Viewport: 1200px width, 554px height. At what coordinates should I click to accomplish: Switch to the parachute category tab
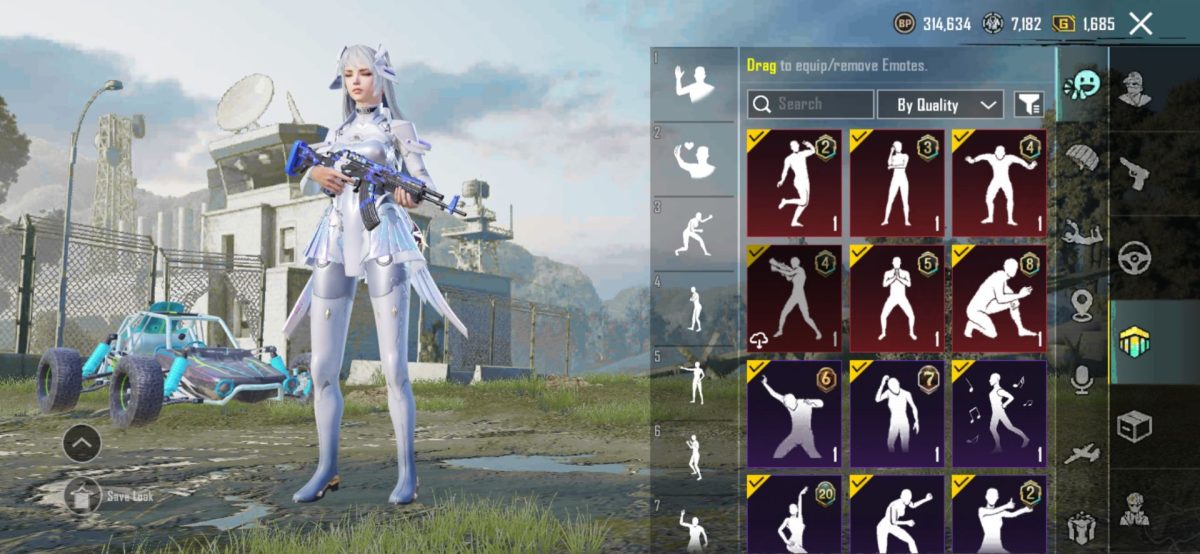click(x=1081, y=157)
